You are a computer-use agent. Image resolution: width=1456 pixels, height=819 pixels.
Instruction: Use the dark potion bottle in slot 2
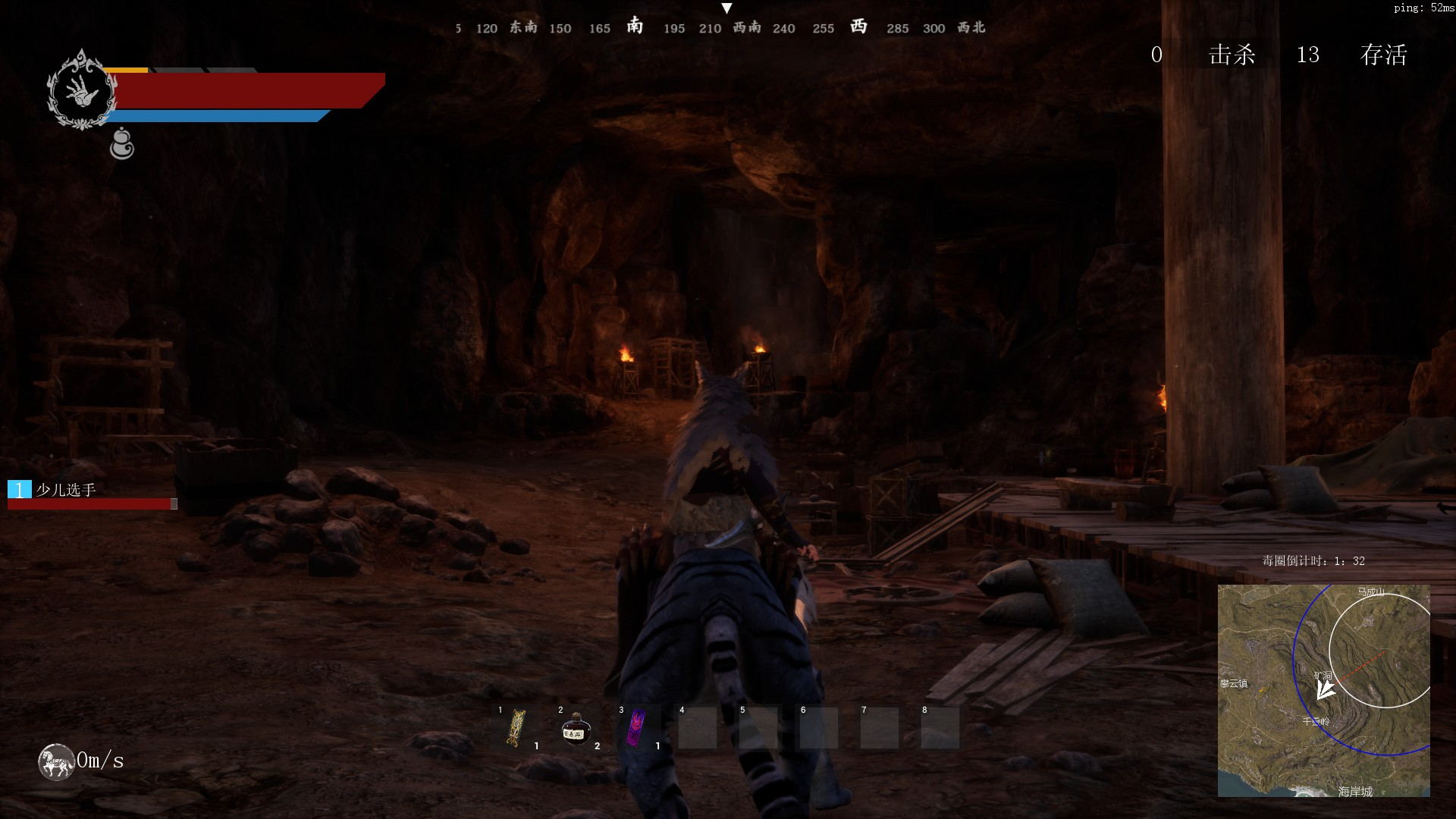[576, 729]
